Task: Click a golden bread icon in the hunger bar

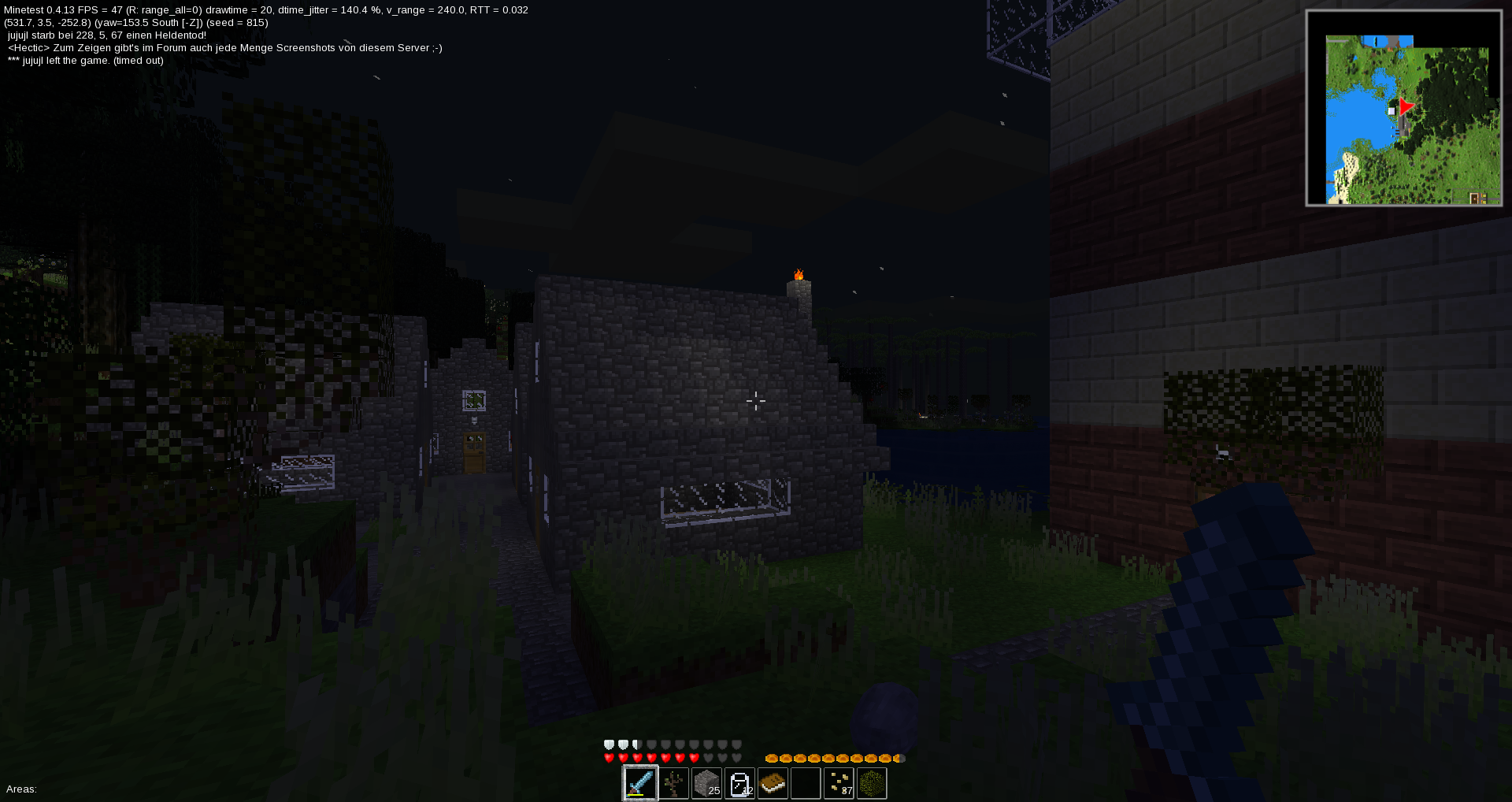Action: pos(771,758)
